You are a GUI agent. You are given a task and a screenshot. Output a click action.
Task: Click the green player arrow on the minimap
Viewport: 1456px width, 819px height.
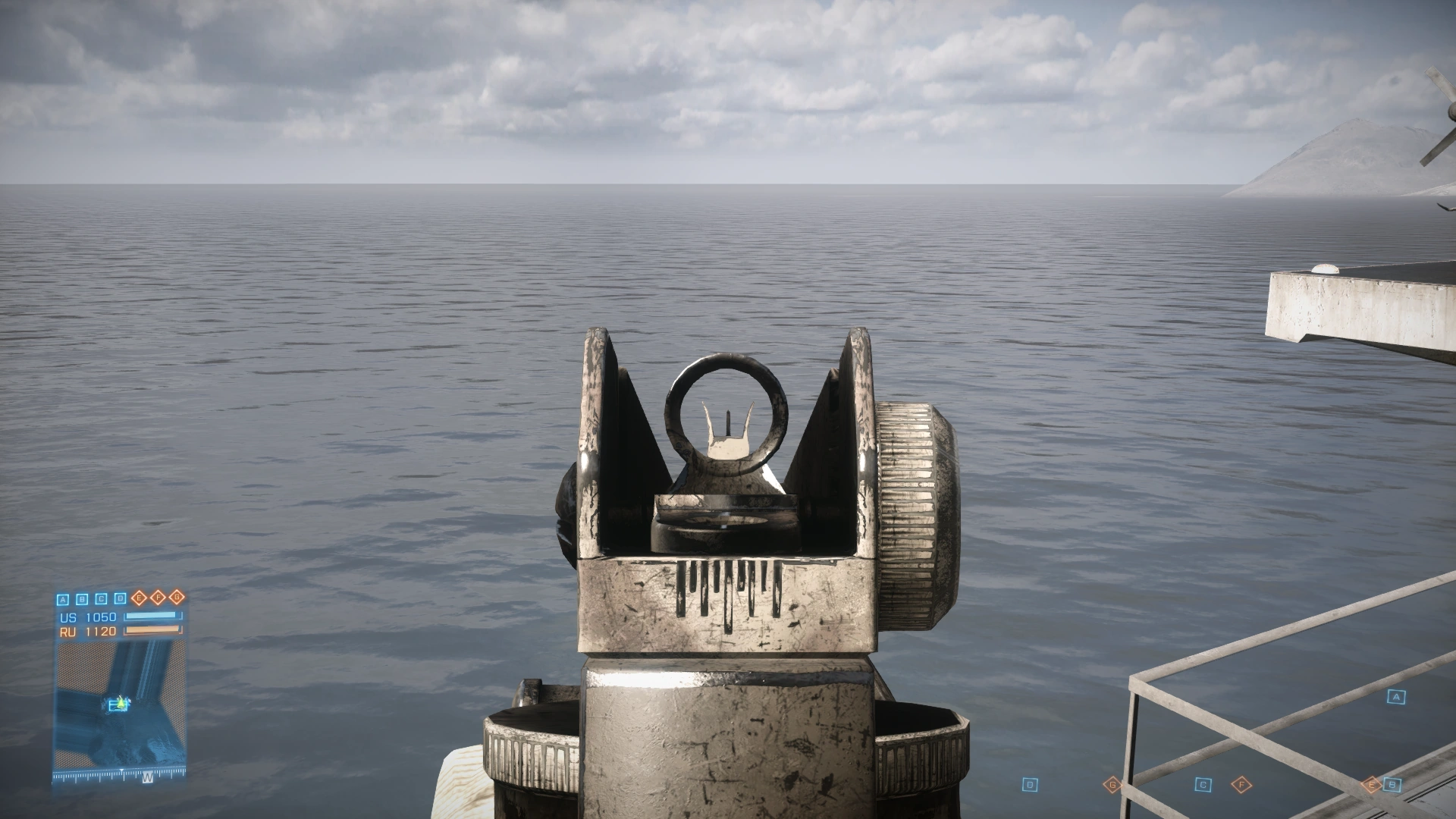(121, 702)
